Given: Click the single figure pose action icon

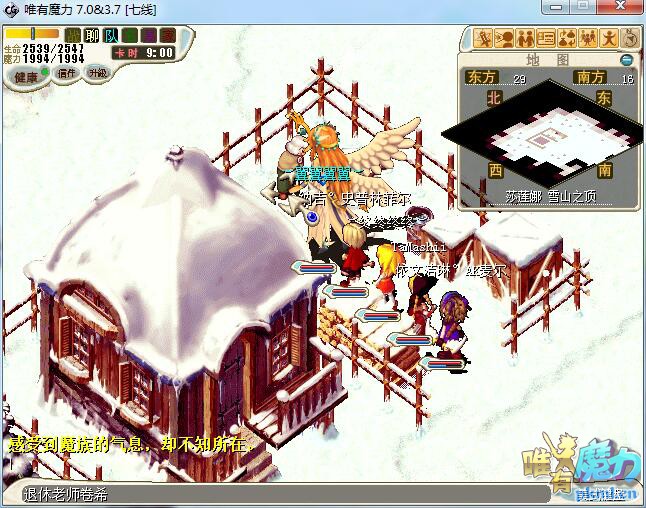Looking at the screenshot, I should point(608,39).
